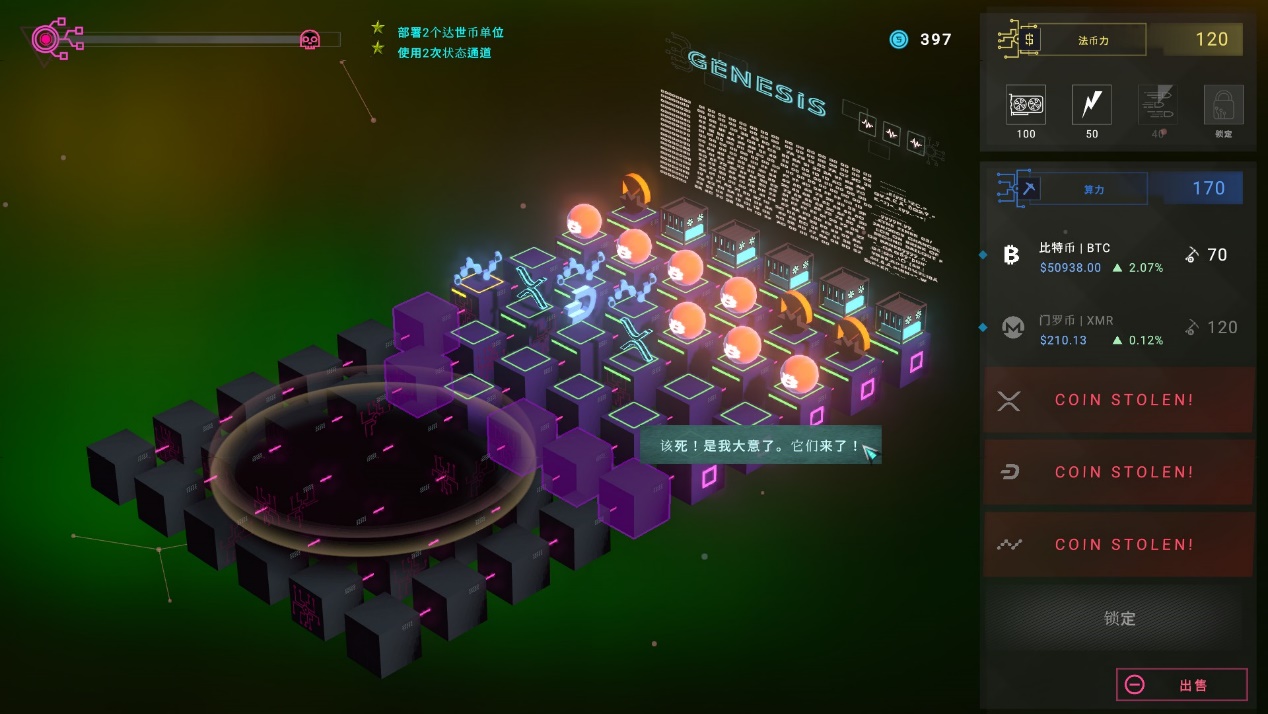
Task: Select the Dash coin stolen row
Action: pos(1118,472)
